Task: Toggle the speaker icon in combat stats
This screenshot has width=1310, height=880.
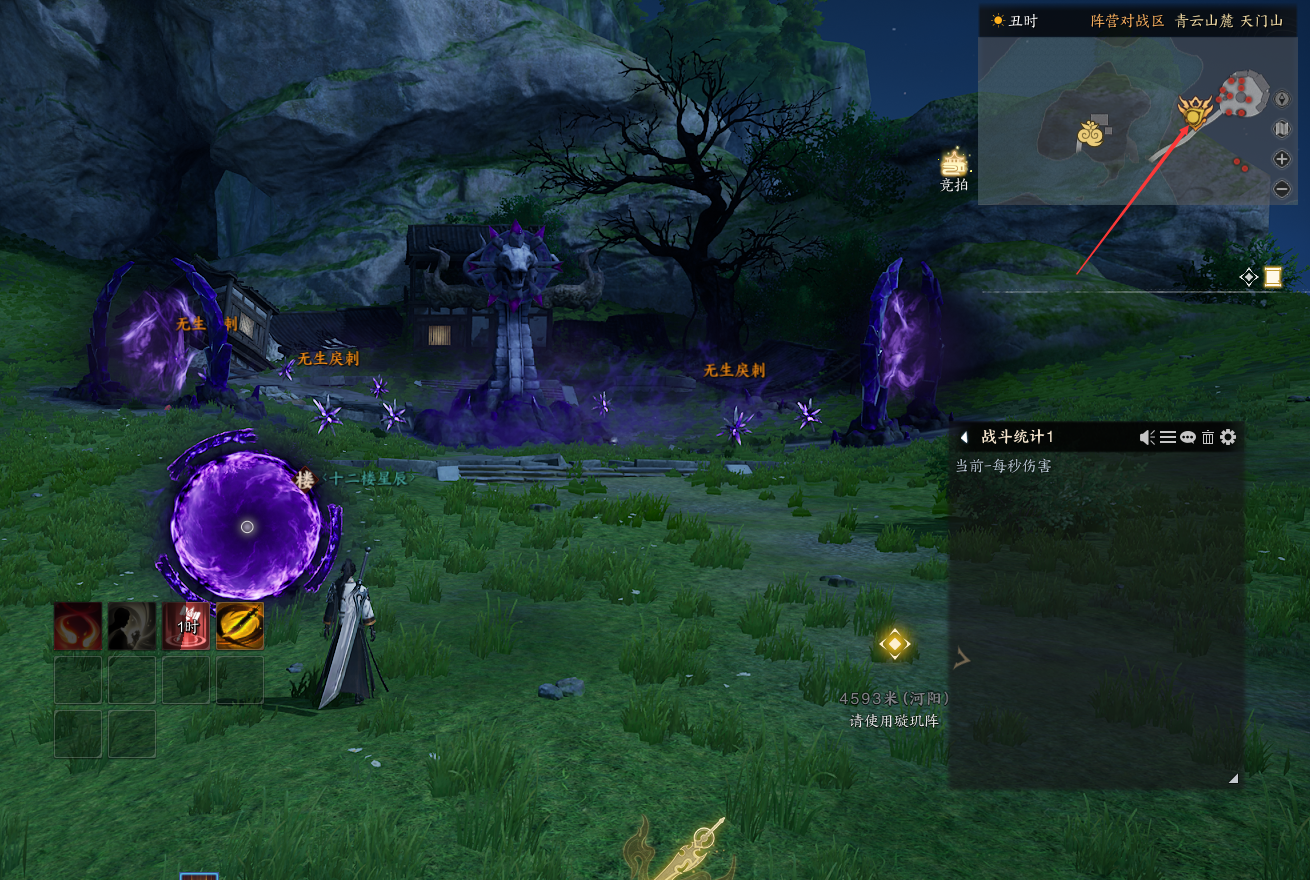Action: tap(1148, 437)
